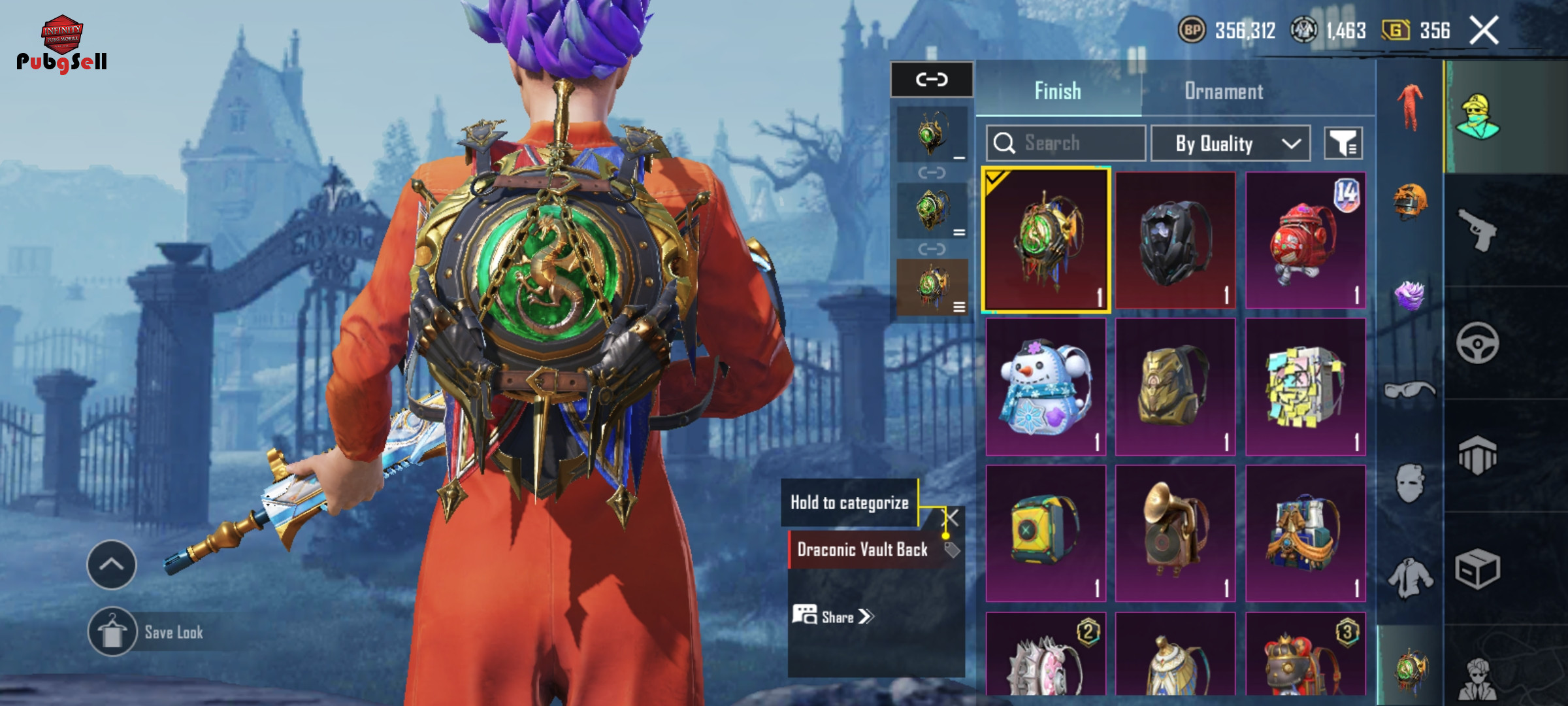Image resolution: width=1568 pixels, height=706 pixels.
Task: Switch to the pistol weapons section
Action: 1478,230
